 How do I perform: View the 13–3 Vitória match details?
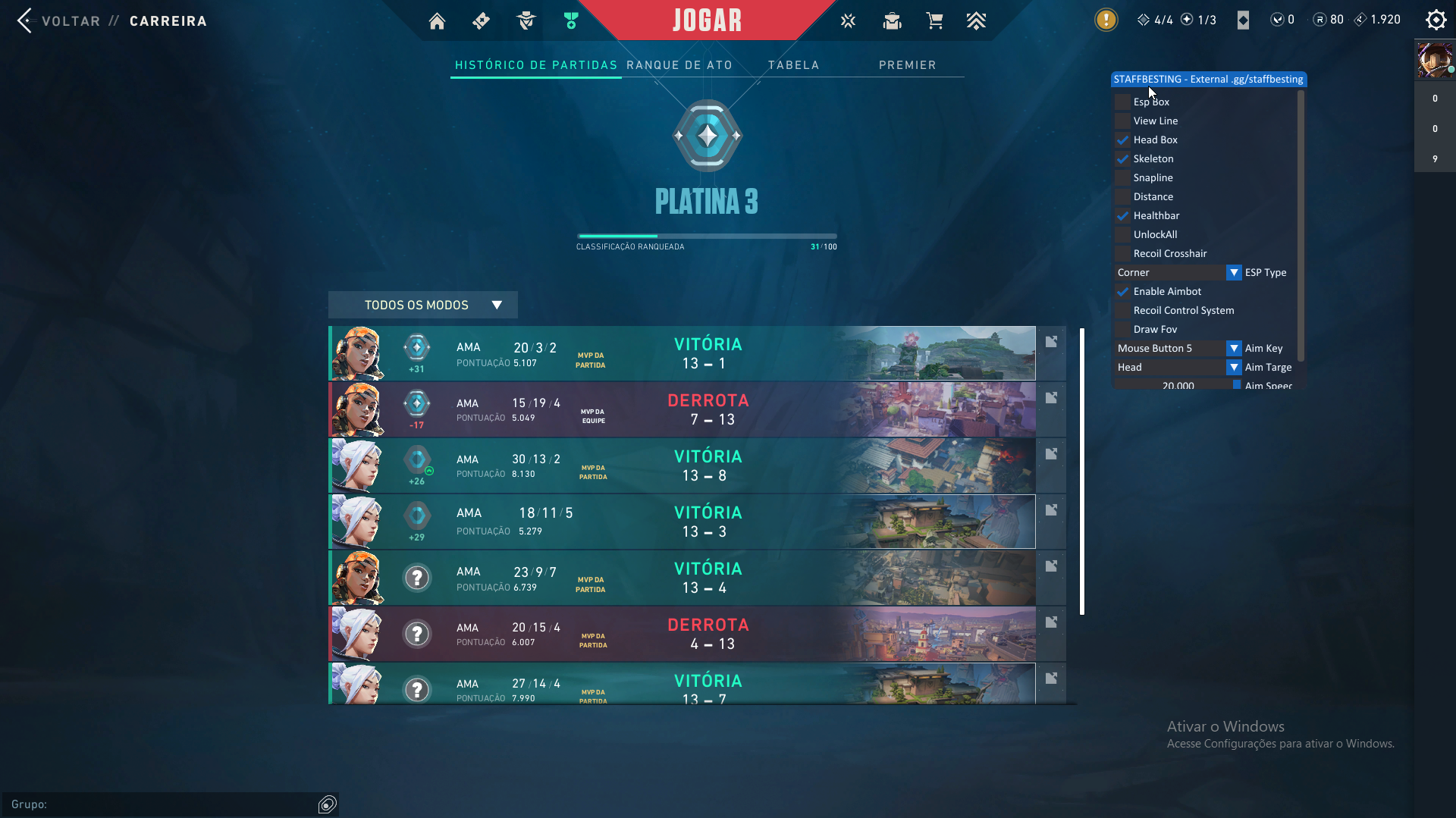[x=682, y=522]
